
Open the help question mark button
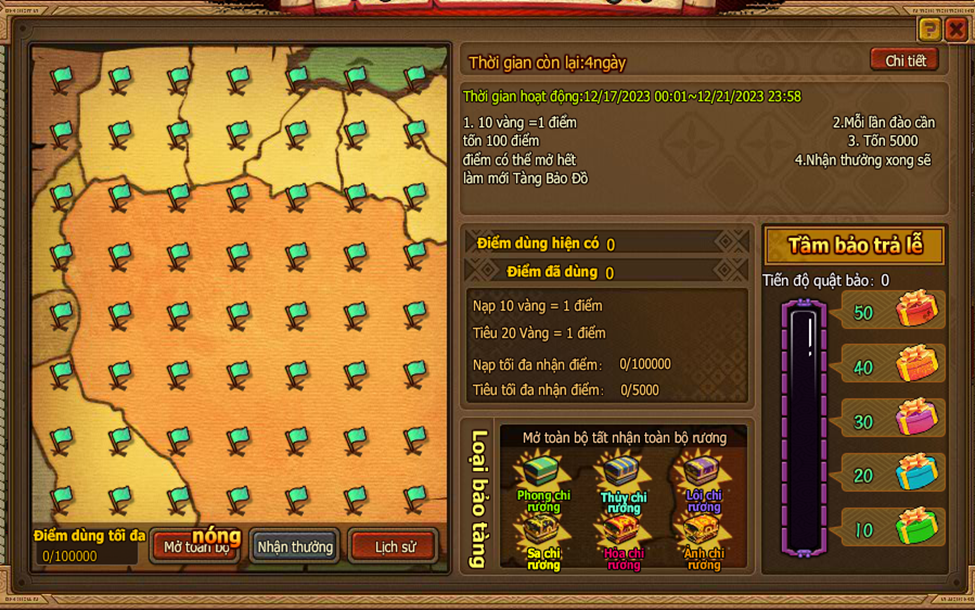point(929,29)
